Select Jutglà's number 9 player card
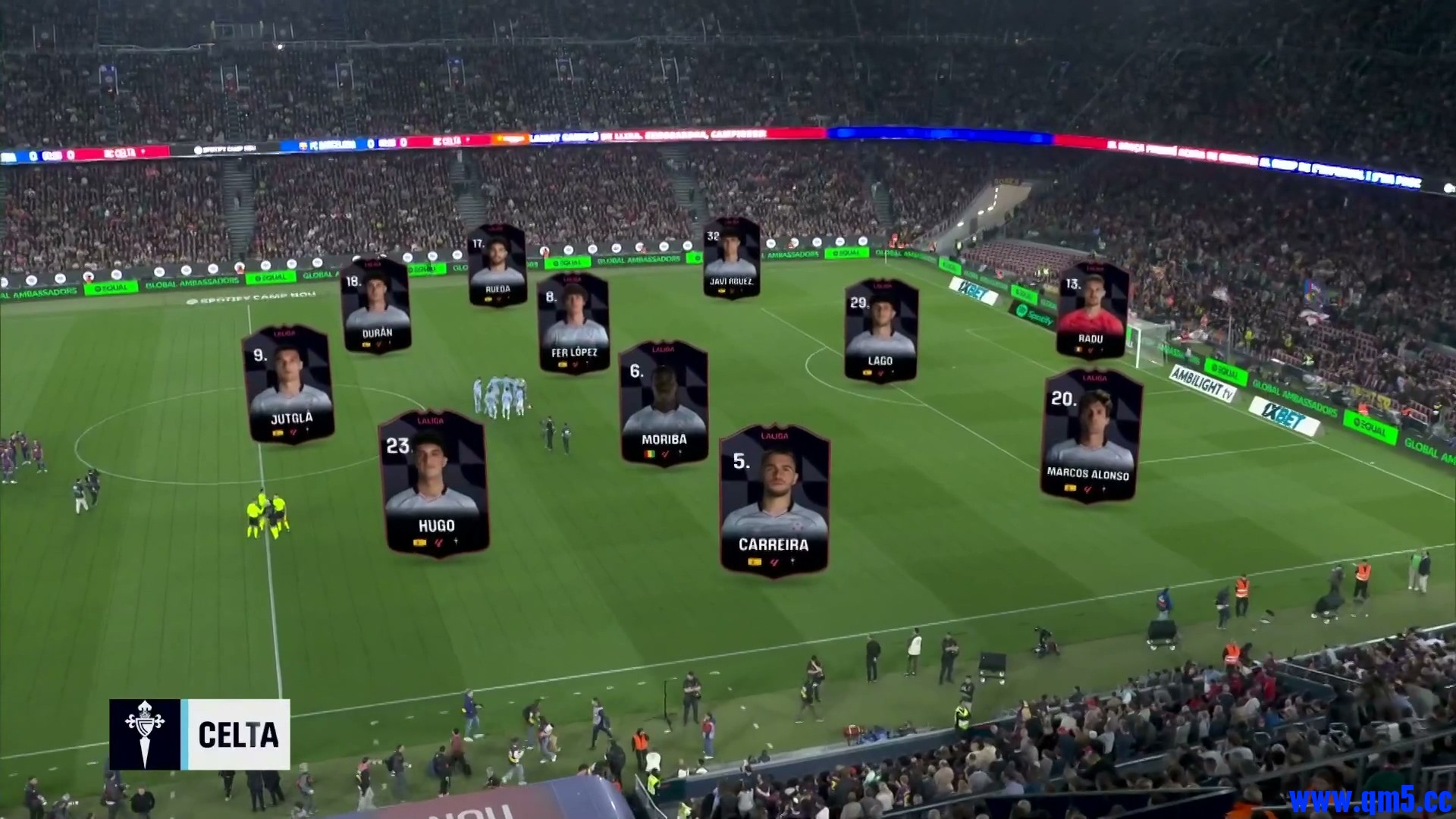The image size is (1456, 819). coord(288,384)
